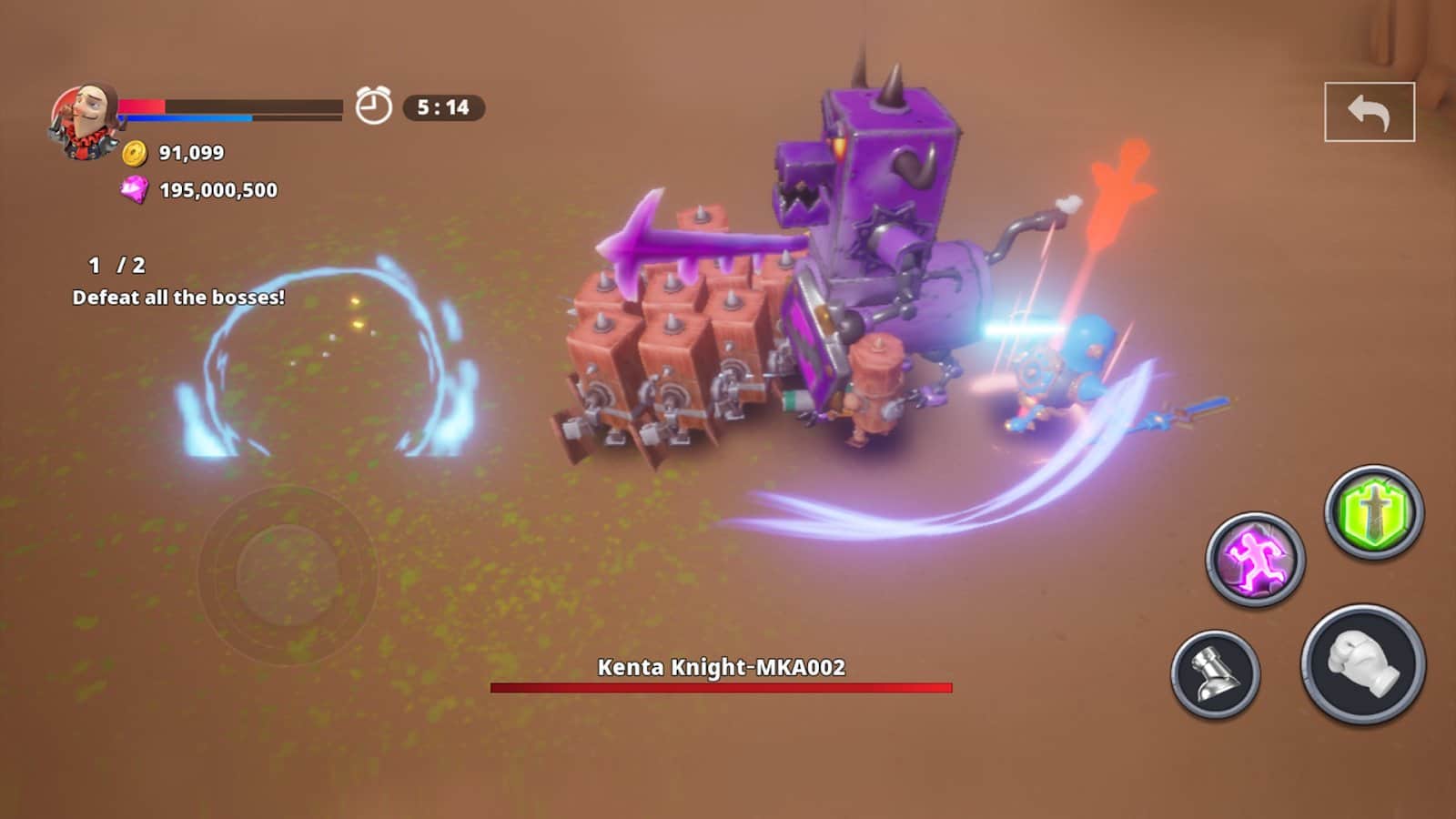Screen dimensions: 1456x819
Task: Tap the white fist attack button
Action: point(1362,663)
